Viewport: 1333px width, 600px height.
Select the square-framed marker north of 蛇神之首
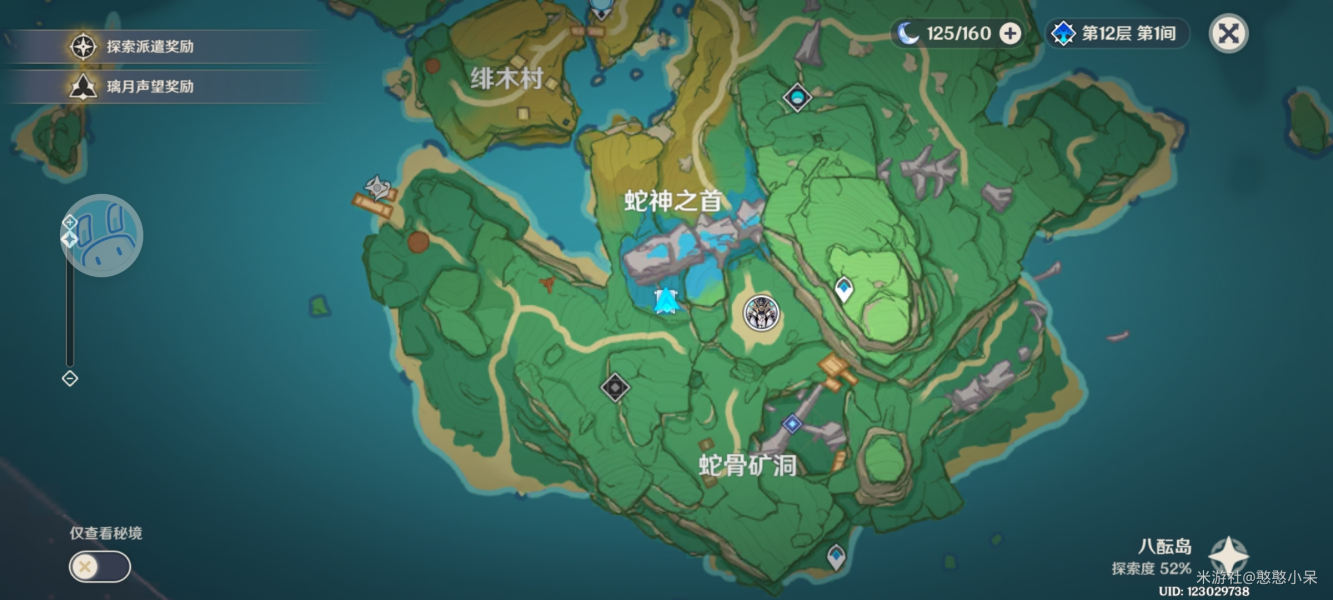(797, 97)
